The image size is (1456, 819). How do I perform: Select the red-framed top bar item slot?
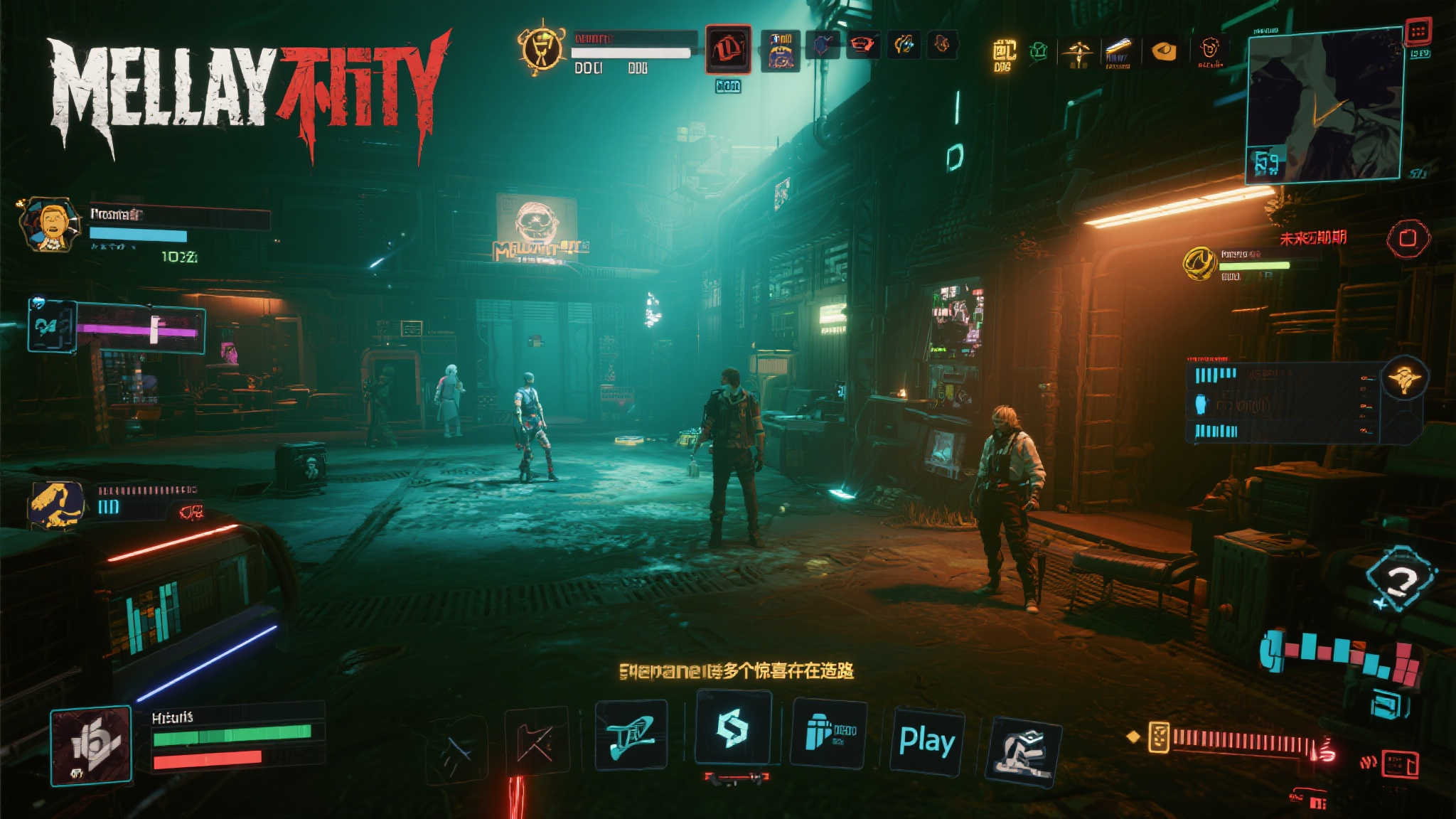point(728,49)
